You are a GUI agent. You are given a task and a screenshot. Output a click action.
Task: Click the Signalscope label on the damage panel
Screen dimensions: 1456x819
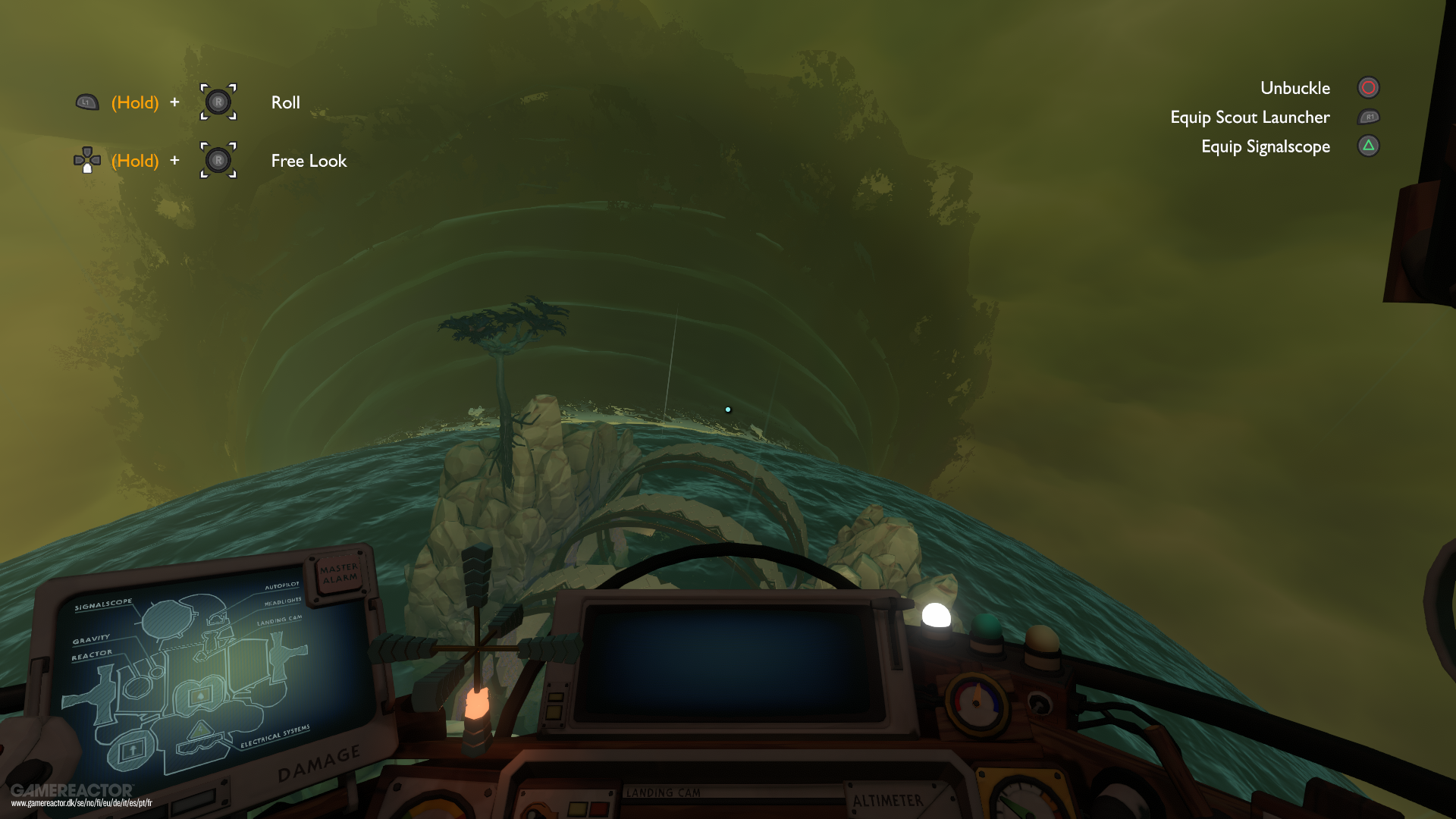coord(104,604)
